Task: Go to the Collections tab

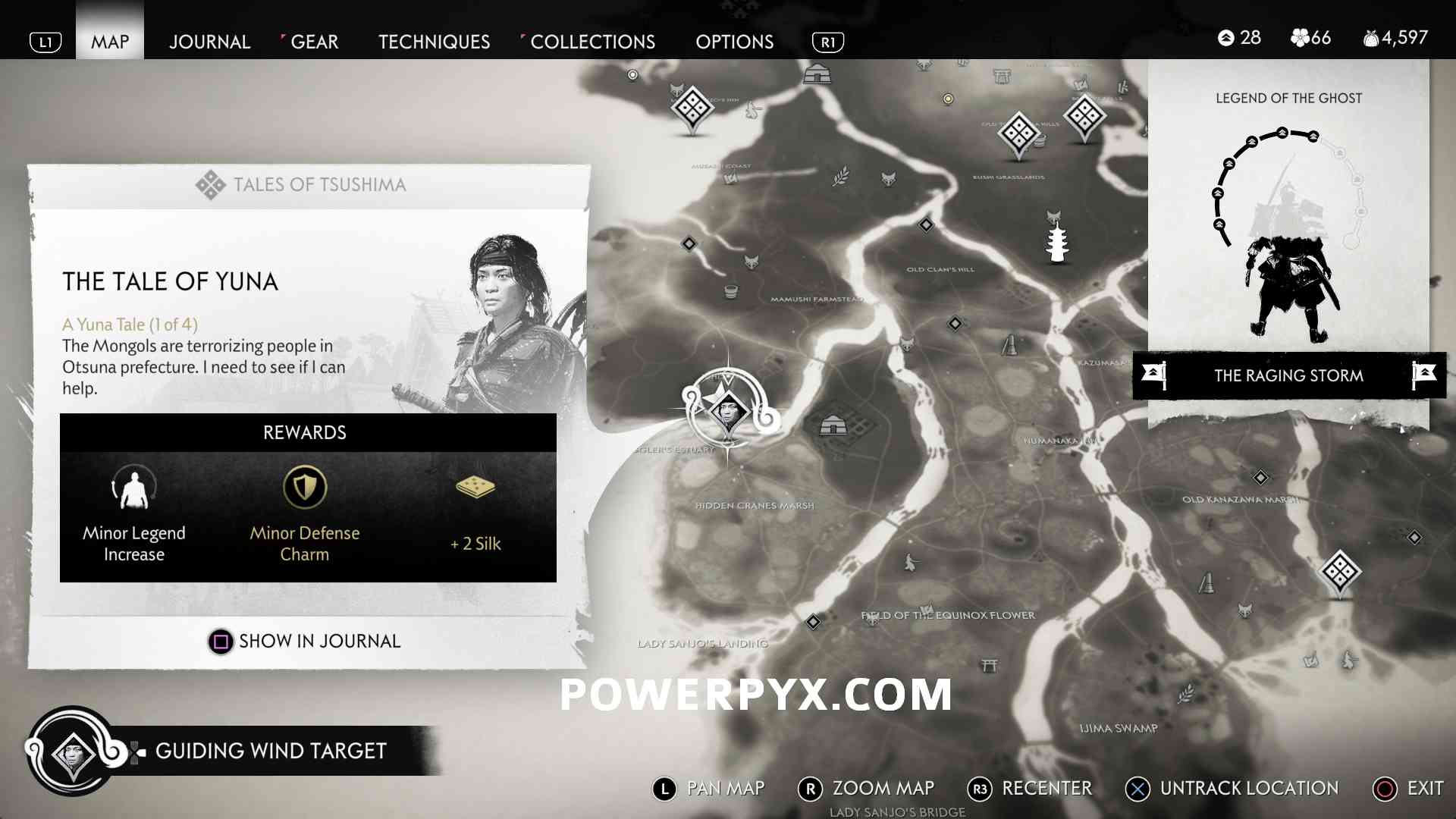Action: pos(592,42)
